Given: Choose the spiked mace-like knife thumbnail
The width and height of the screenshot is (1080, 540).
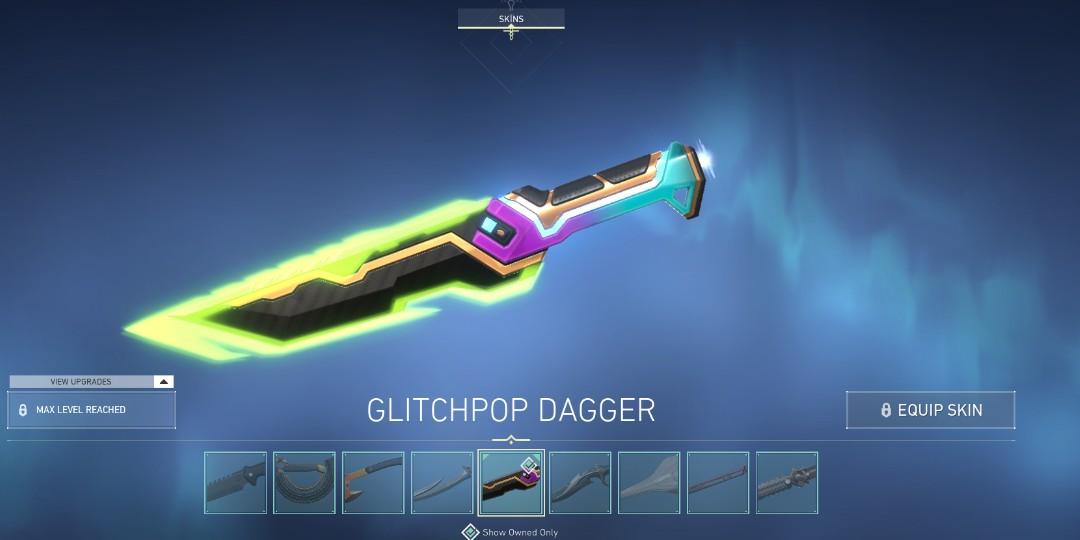Looking at the screenshot, I should pyautogui.click(x=787, y=483).
